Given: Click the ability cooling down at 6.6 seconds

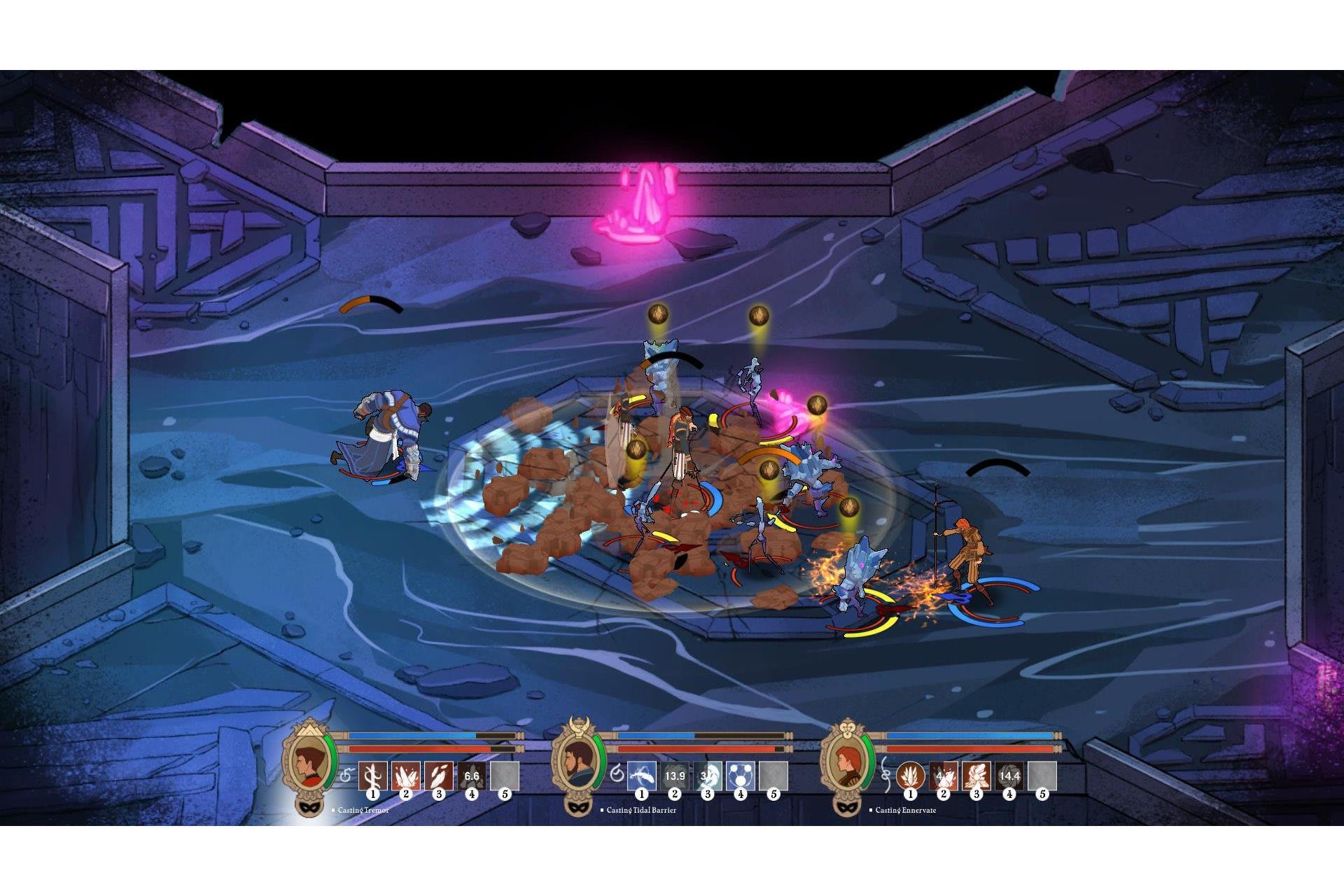Looking at the screenshot, I should coord(471,776).
